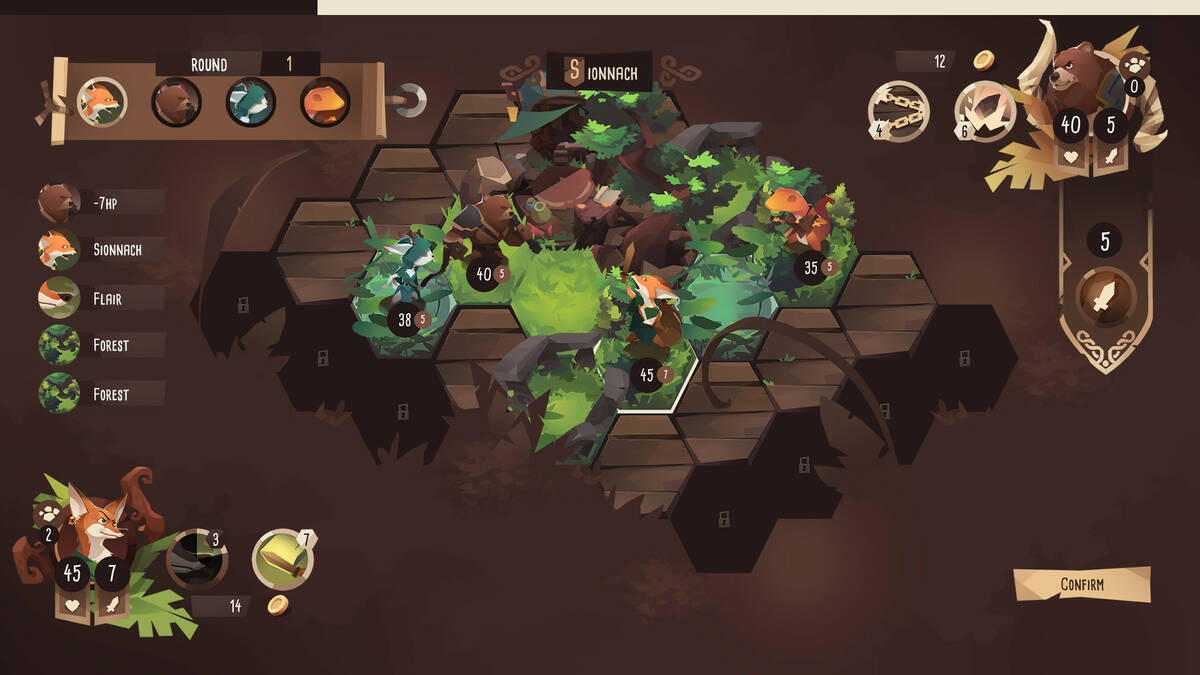Select the bear portrait in the round tracker
1200x675 pixels.
176,101
